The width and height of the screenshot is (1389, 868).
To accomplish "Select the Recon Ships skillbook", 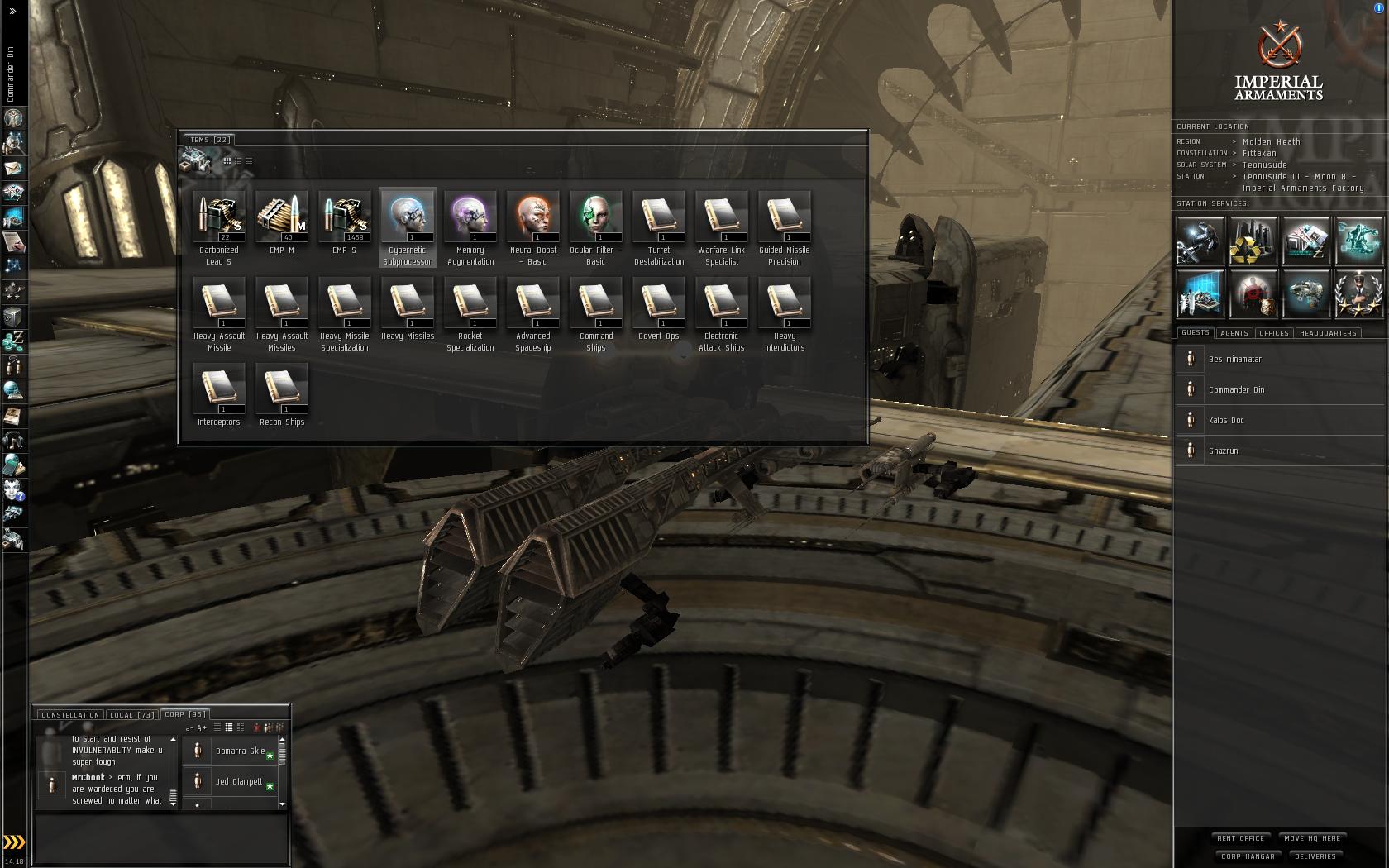I will tap(282, 389).
